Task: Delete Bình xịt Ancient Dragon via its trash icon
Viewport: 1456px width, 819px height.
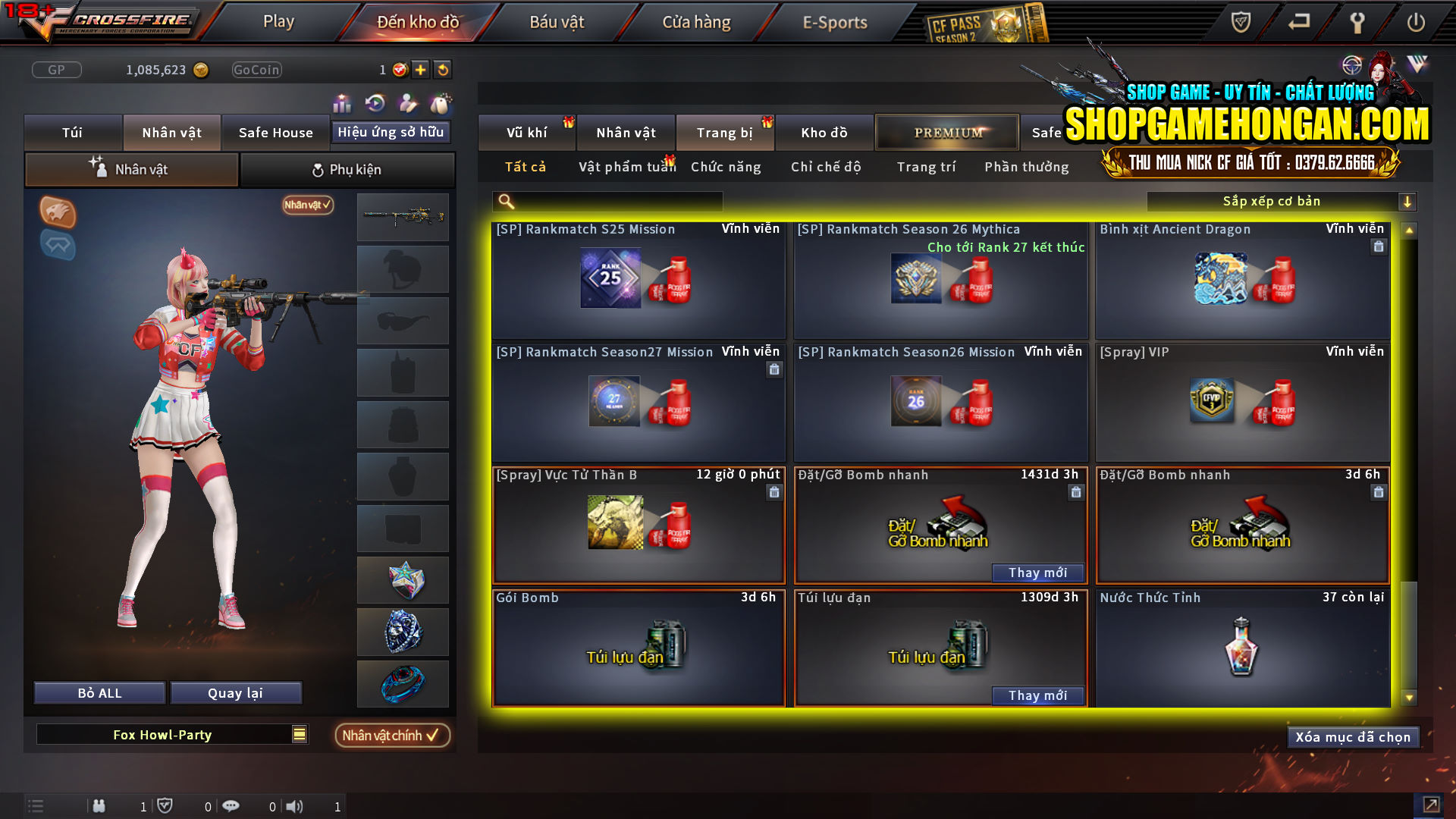Action: (1379, 246)
